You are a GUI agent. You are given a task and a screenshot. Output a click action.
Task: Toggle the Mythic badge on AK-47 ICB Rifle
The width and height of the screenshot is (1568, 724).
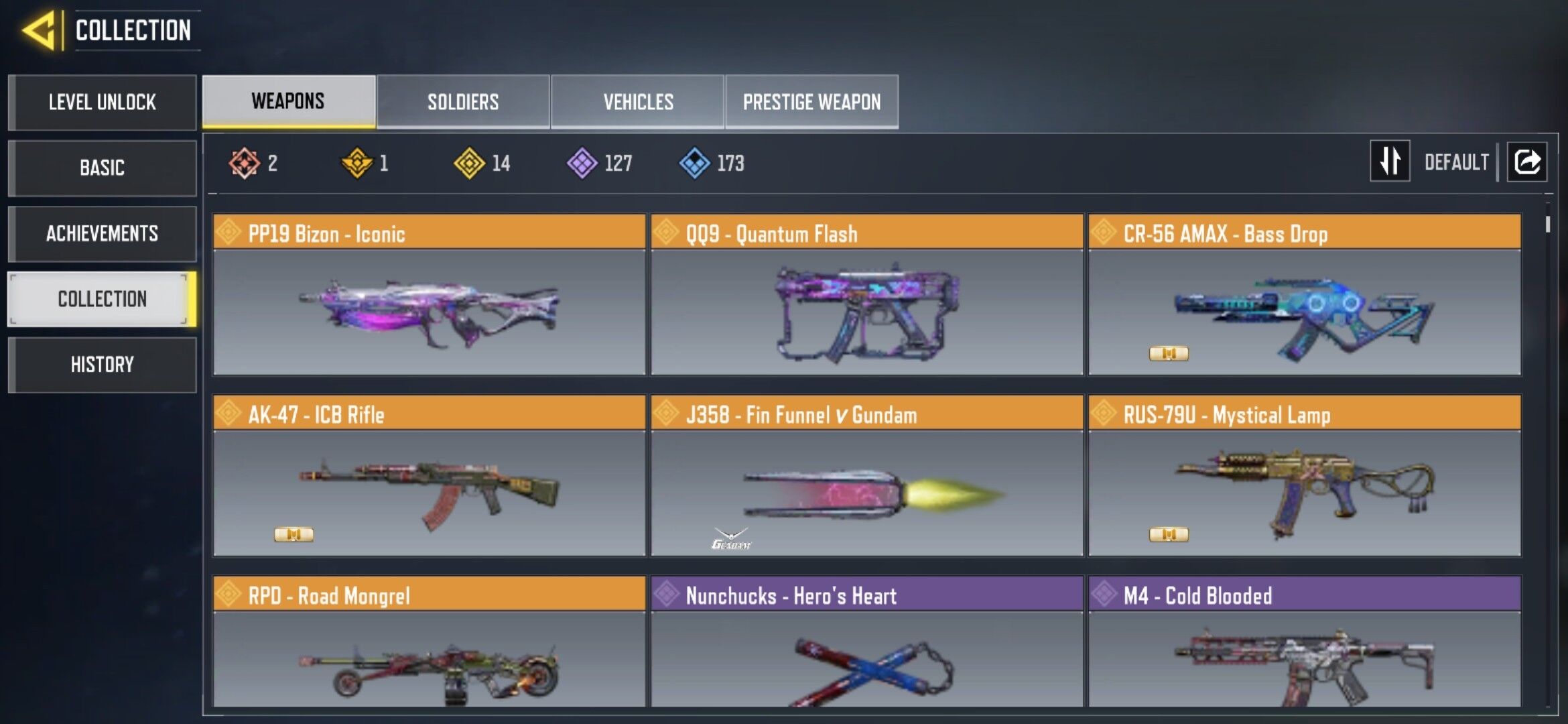click(293, 536)
